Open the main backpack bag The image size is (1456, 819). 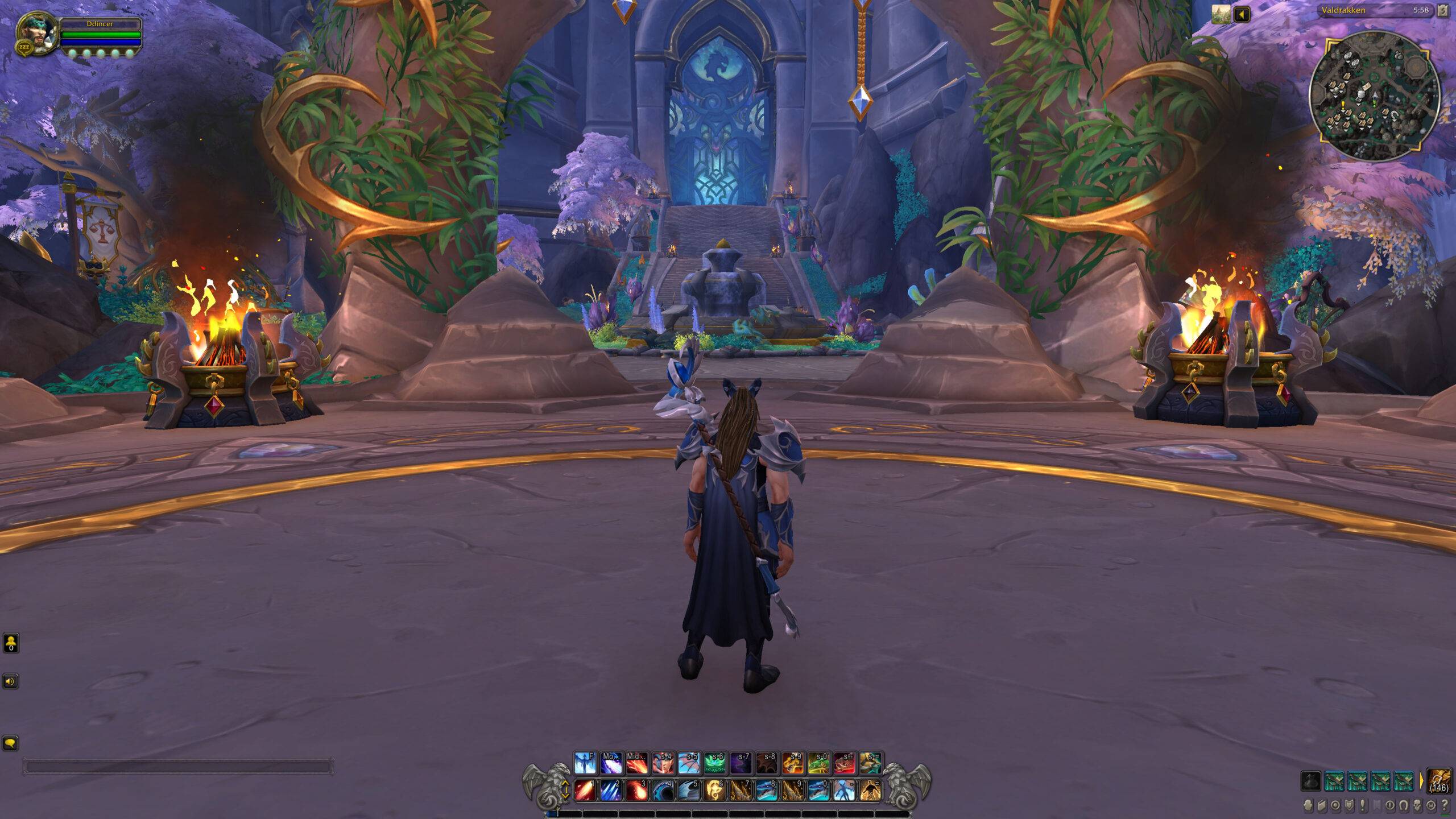pyautogui.click(x=1441, y=780)
